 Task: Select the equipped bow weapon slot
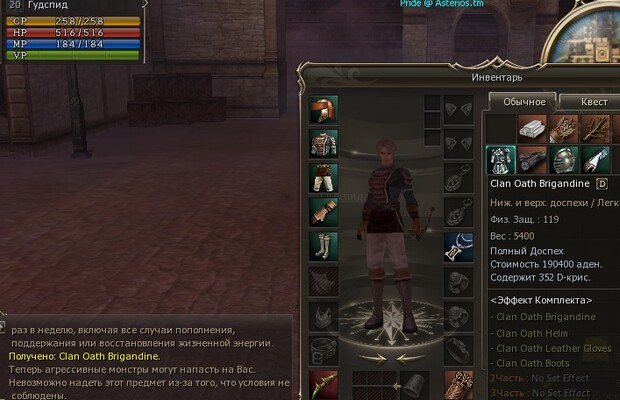[323, 382]
